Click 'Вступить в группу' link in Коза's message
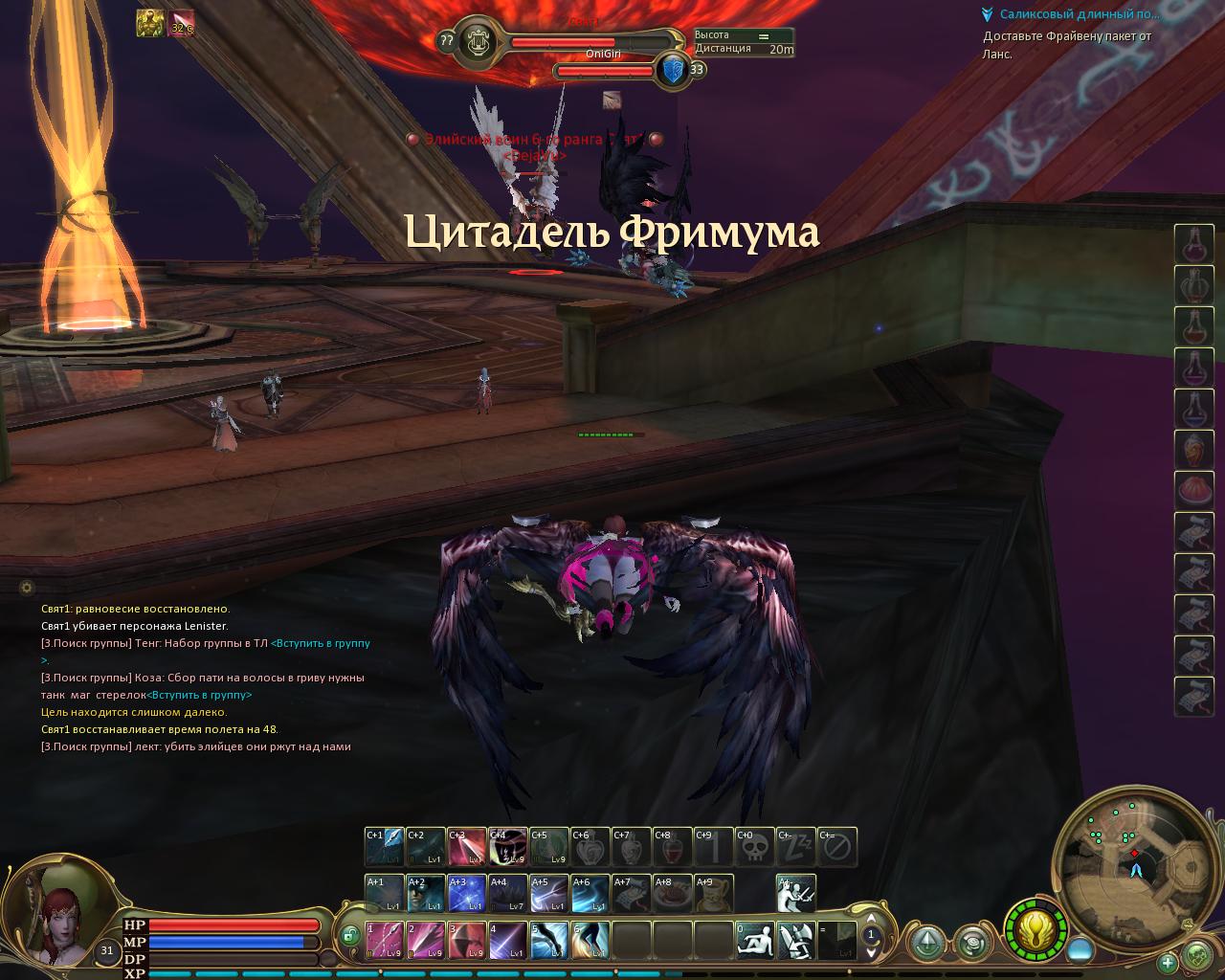The height and width of the screenshot is (980, 1225). (199, 695)
